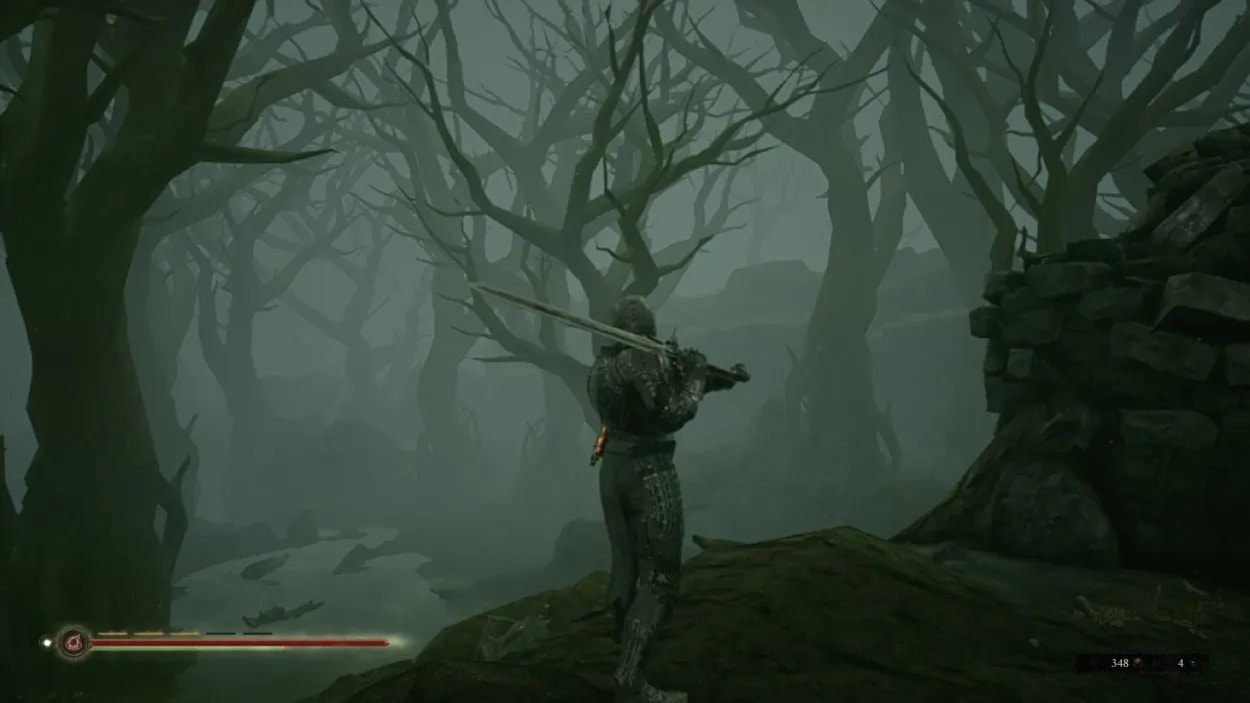Click the Glimpse icon beside the 4

1195,663
